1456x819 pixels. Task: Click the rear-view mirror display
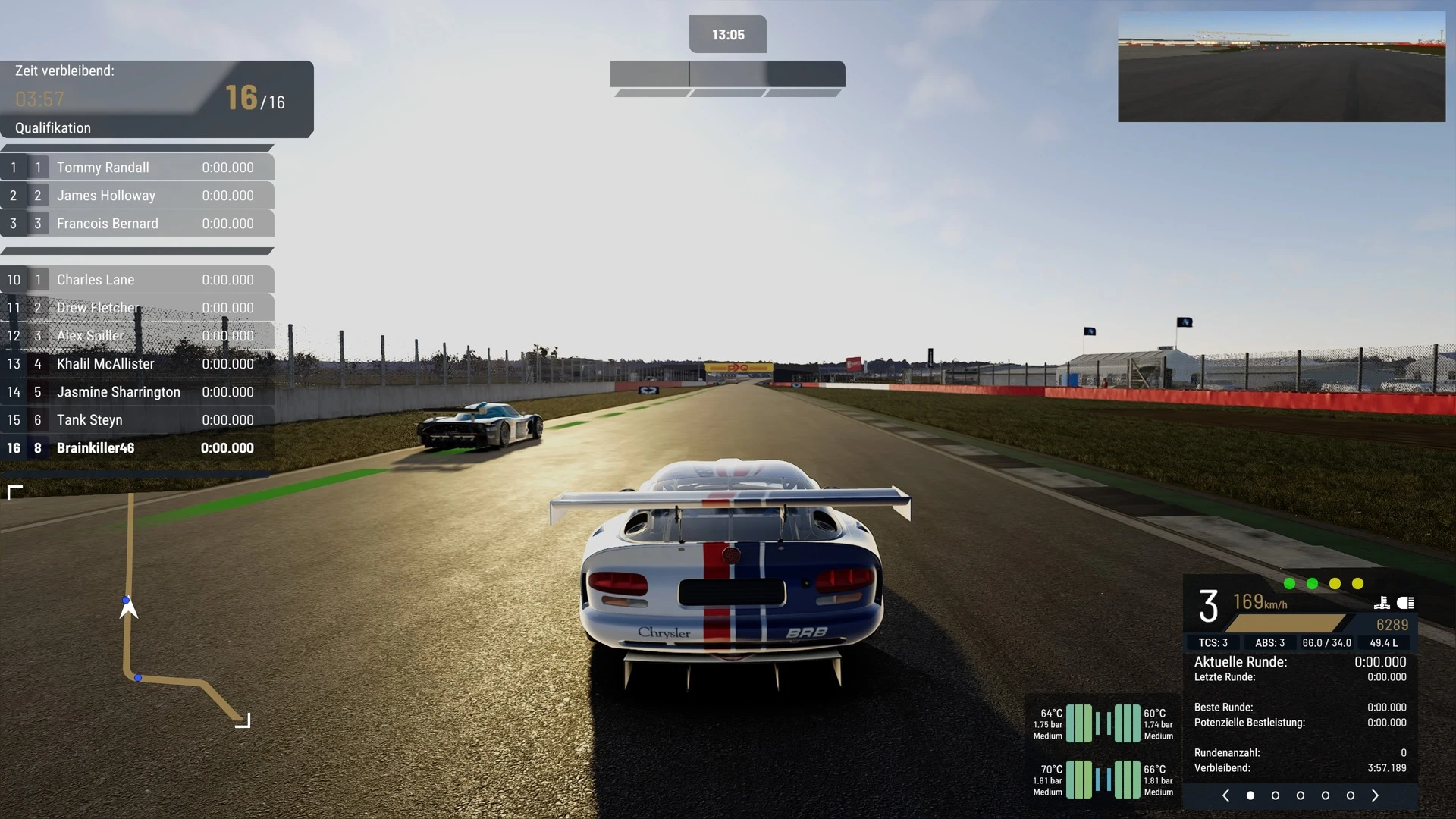click(1282, 67)
